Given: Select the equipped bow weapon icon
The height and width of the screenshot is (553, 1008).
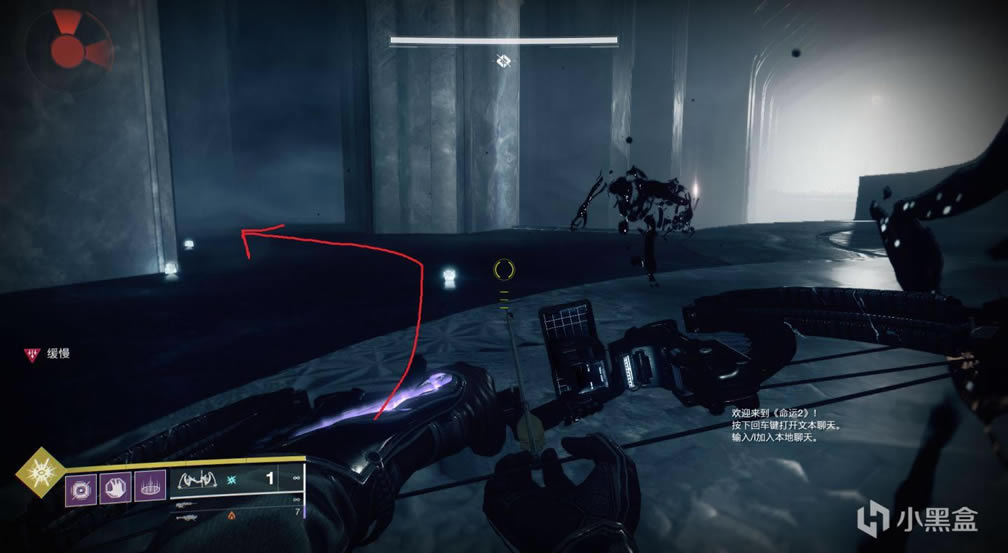Looking at the screenshot, I should coord(200,481).
